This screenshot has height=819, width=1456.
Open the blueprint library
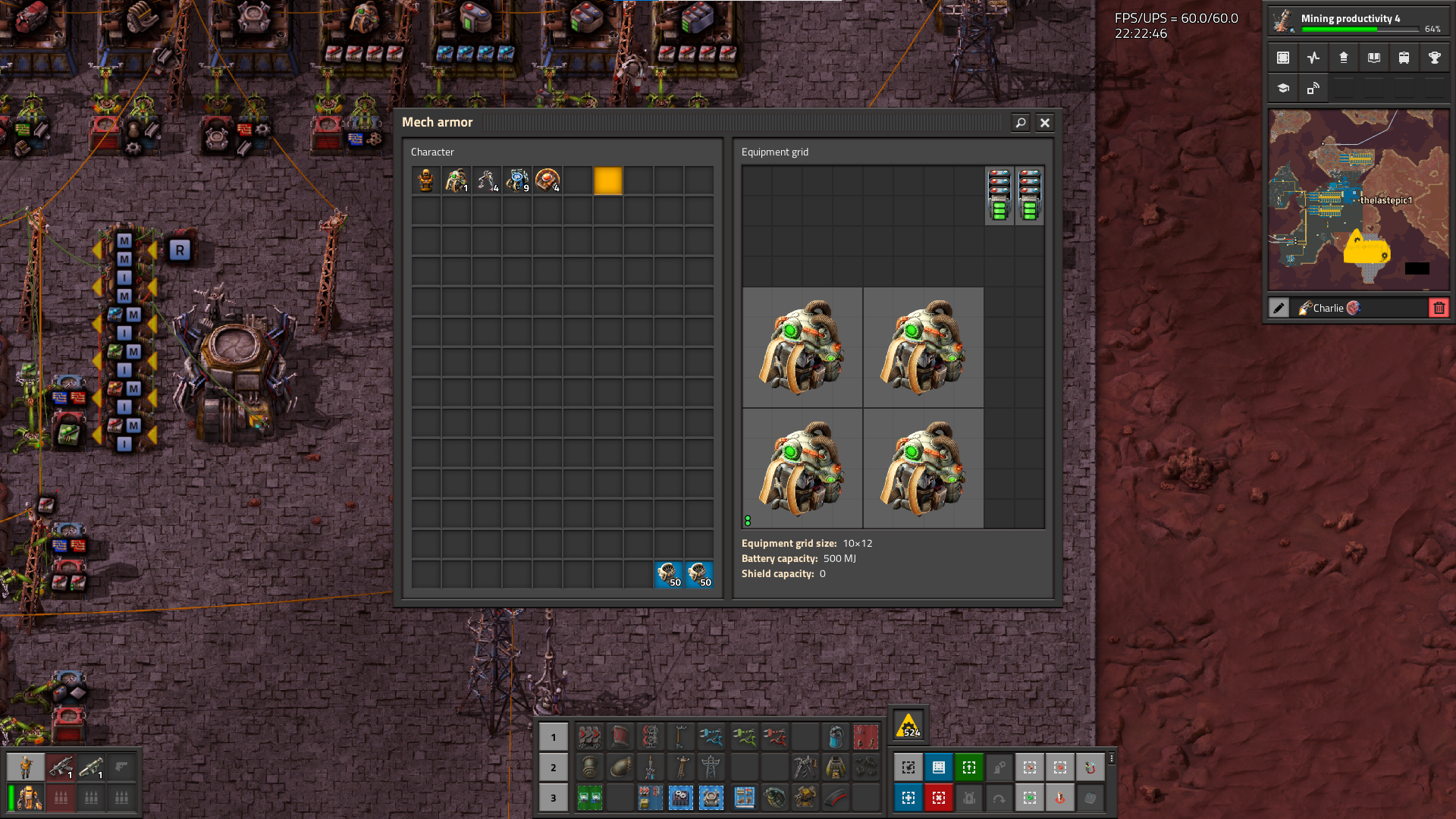1282,58
